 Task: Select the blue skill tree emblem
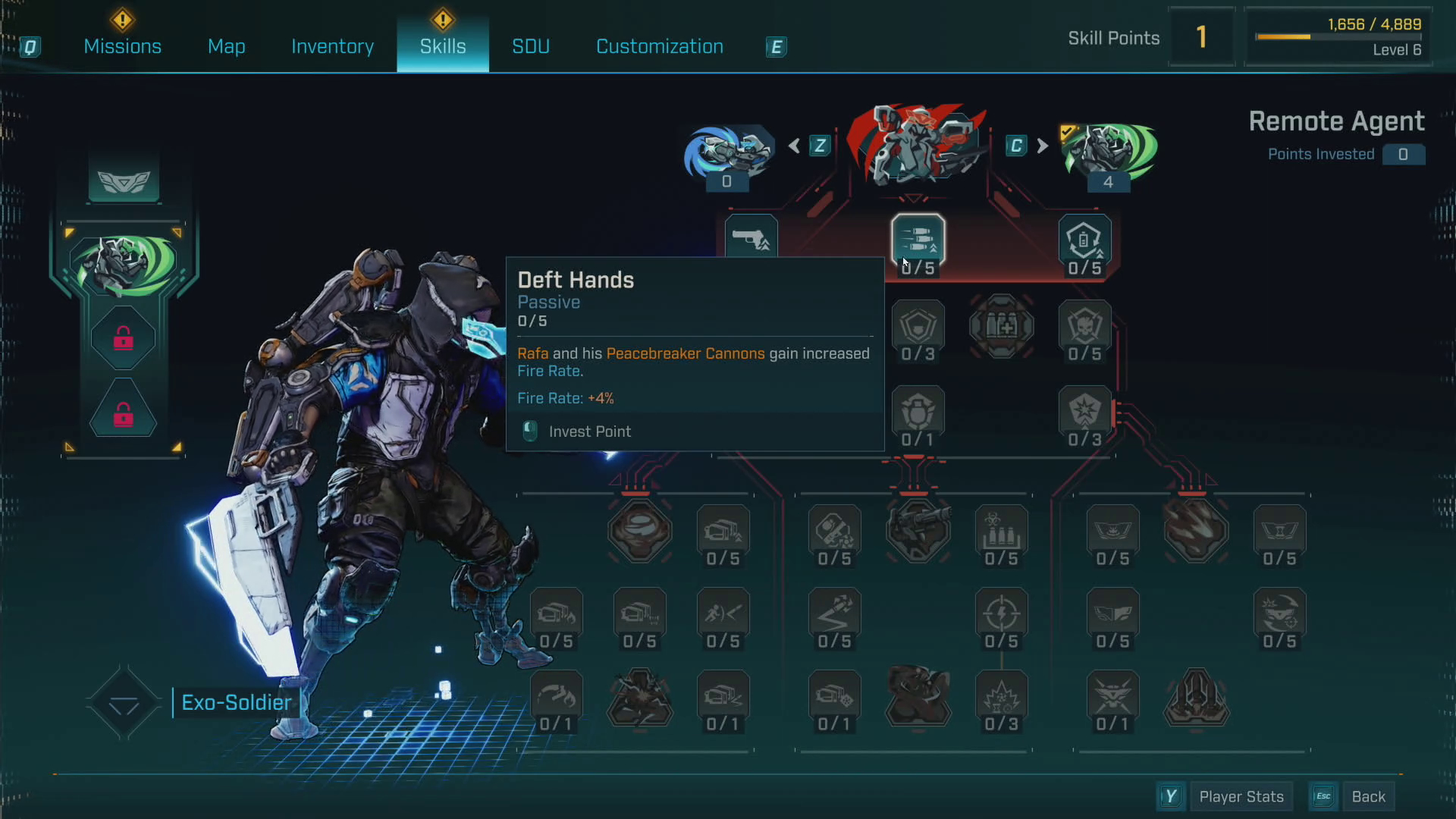pyautogui.click(x=728, y=152)
